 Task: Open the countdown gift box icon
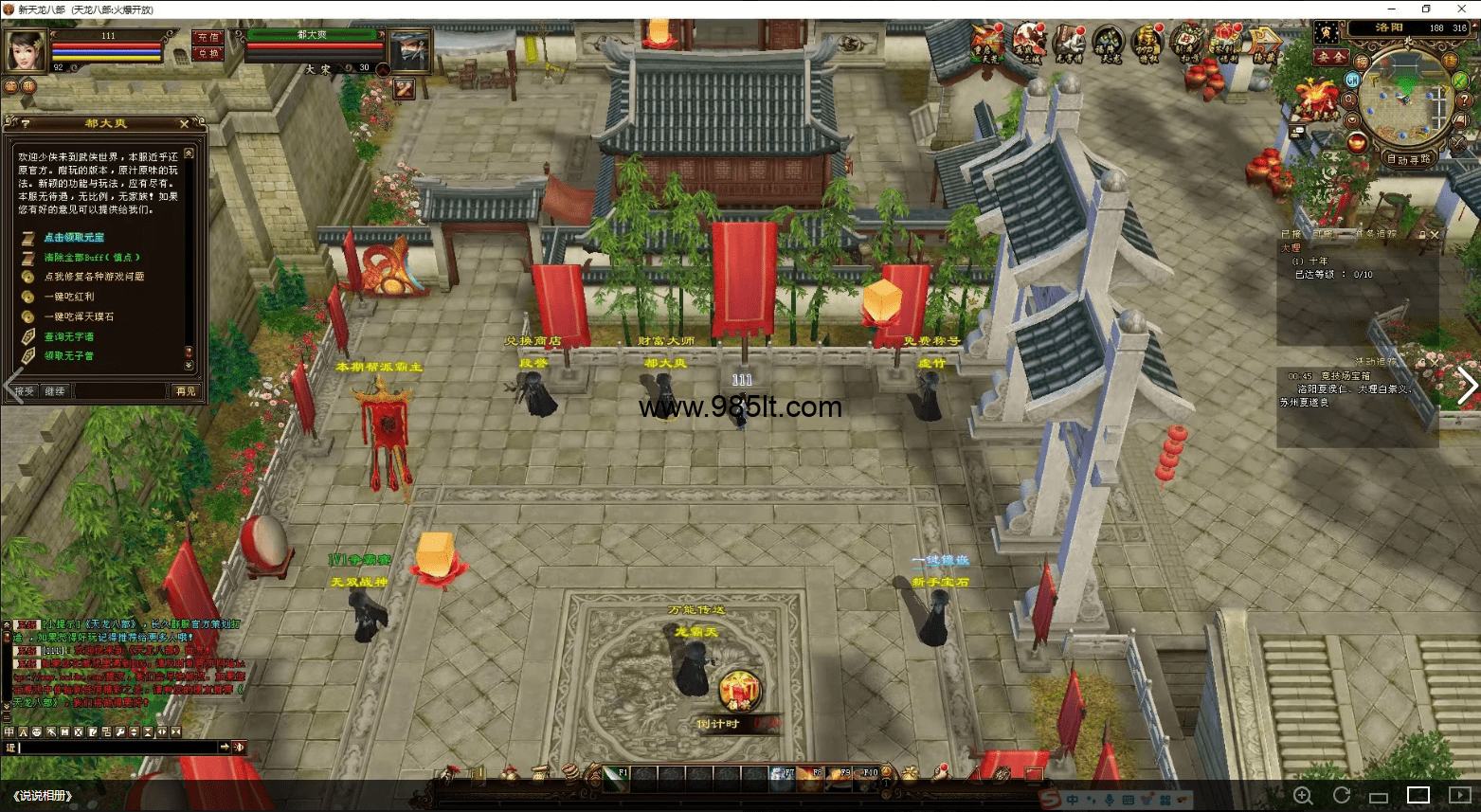tap(738, 690)
